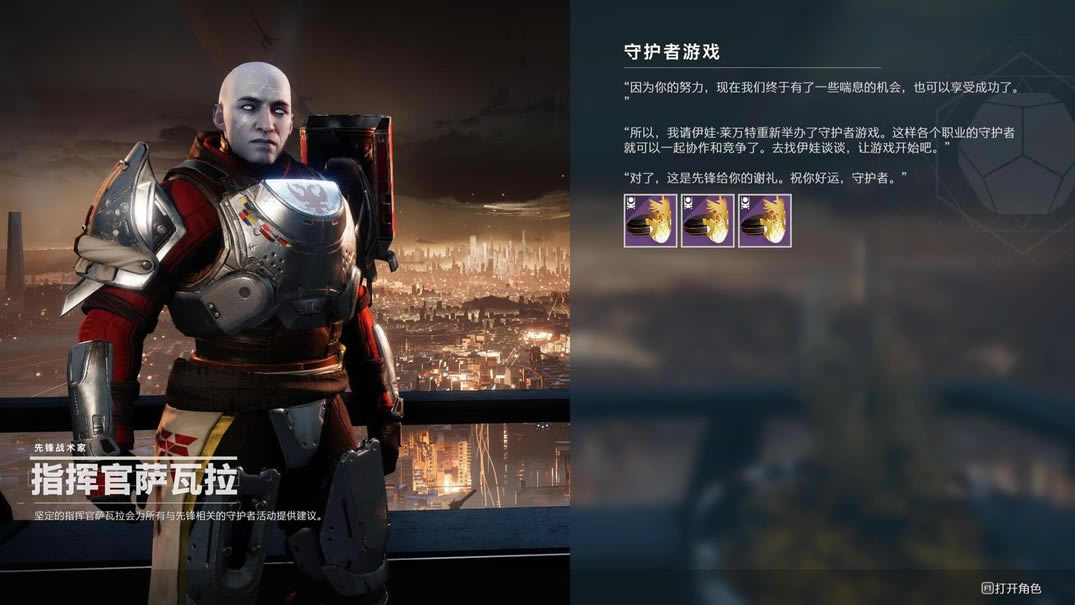Select the first Vanguard gift reward icon
Image resolution: width=1075 pixels, height=605 pixels.
point(650,221)
